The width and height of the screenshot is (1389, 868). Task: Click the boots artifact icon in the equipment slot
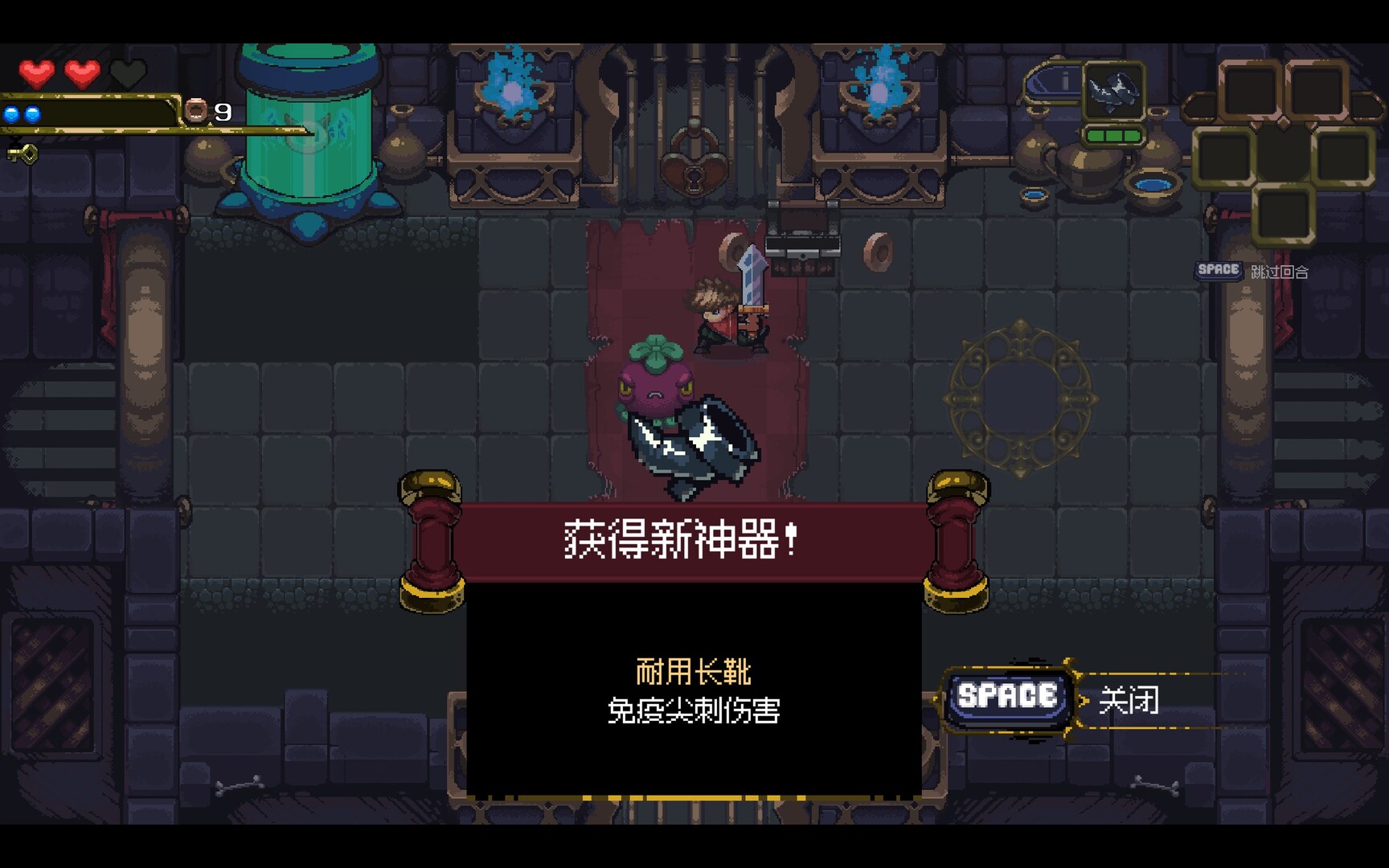1114,92
